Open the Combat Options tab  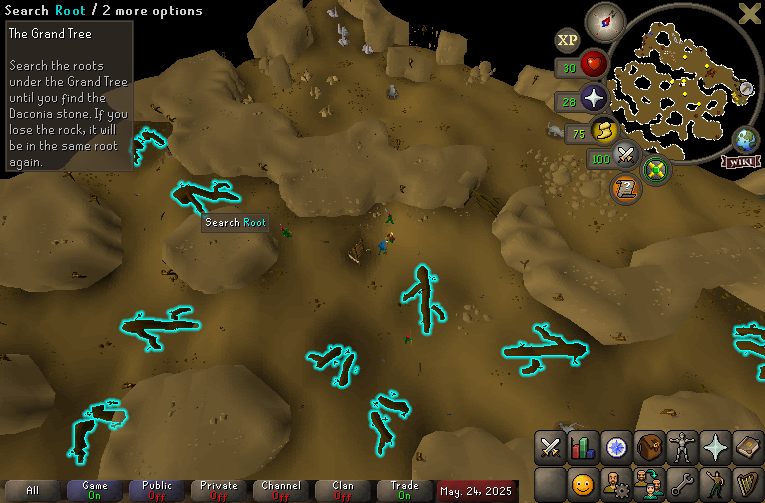tap(551, 447)
